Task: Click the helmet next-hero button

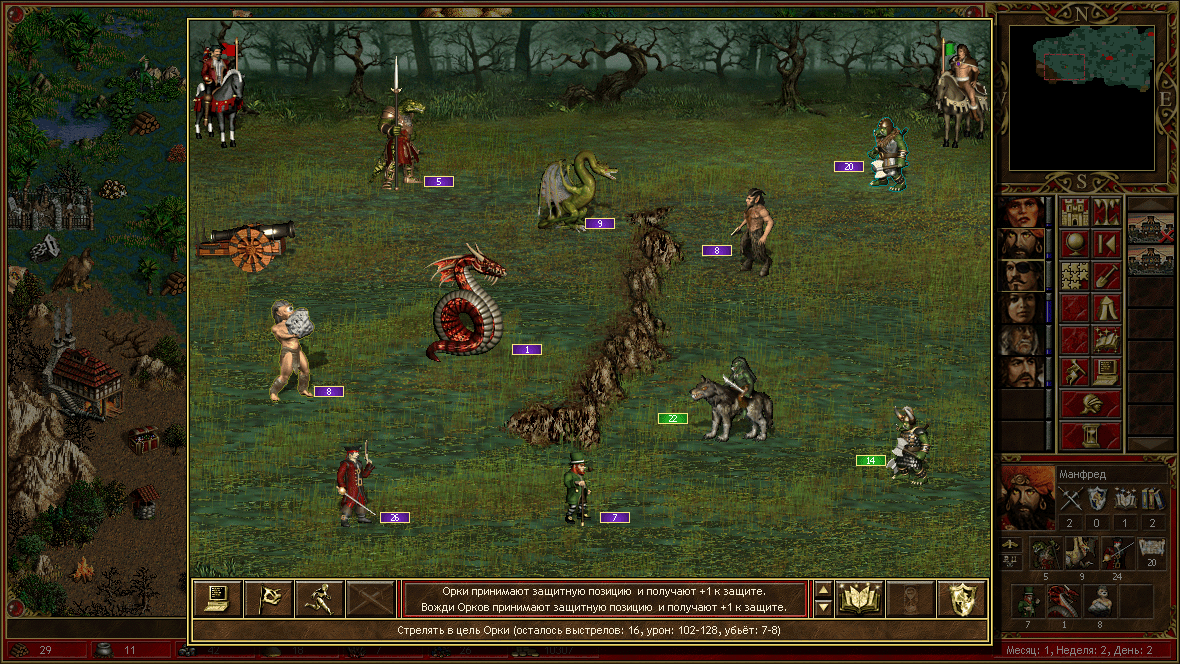Action: (1090, 404)
